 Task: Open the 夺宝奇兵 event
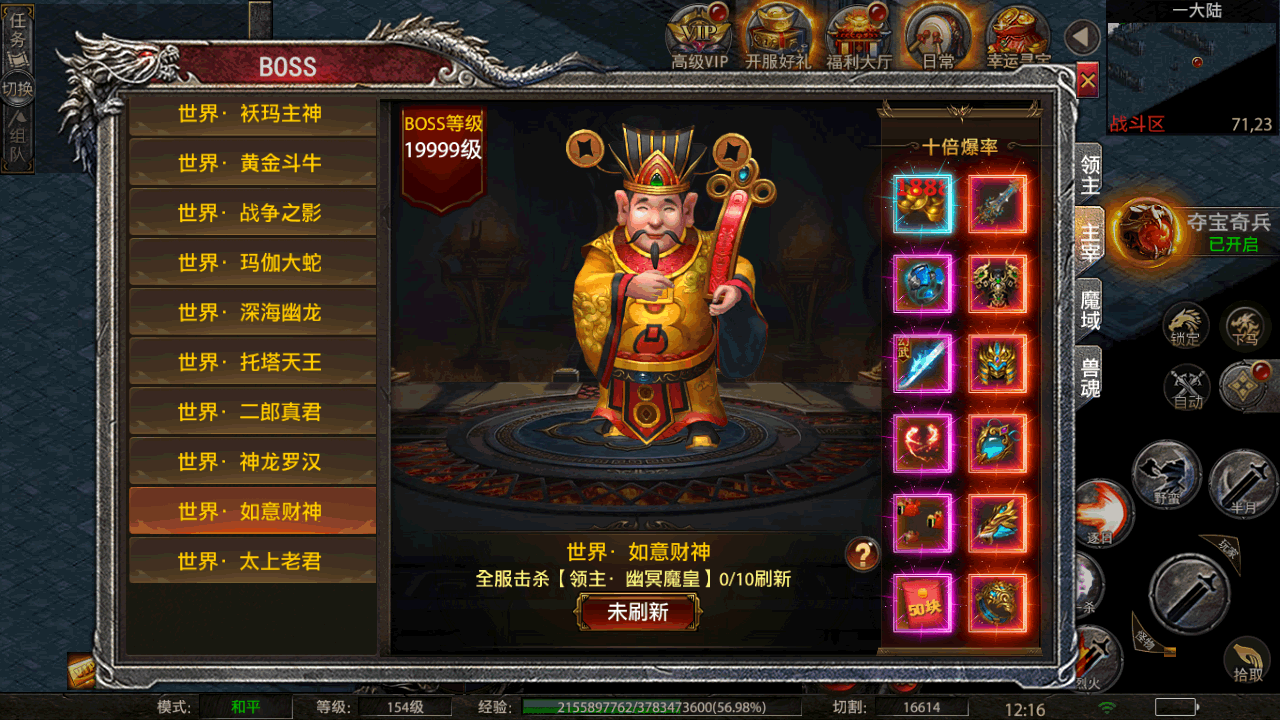(x=1148, y=230)
